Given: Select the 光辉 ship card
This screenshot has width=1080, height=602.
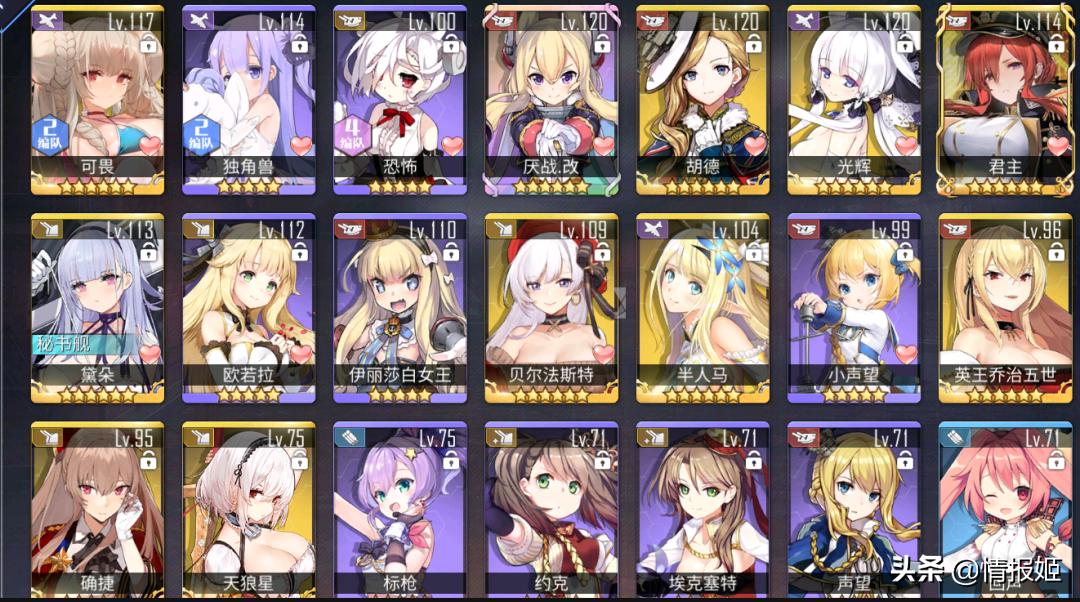Looking at the screenshot, I should (x=853, y=98).
